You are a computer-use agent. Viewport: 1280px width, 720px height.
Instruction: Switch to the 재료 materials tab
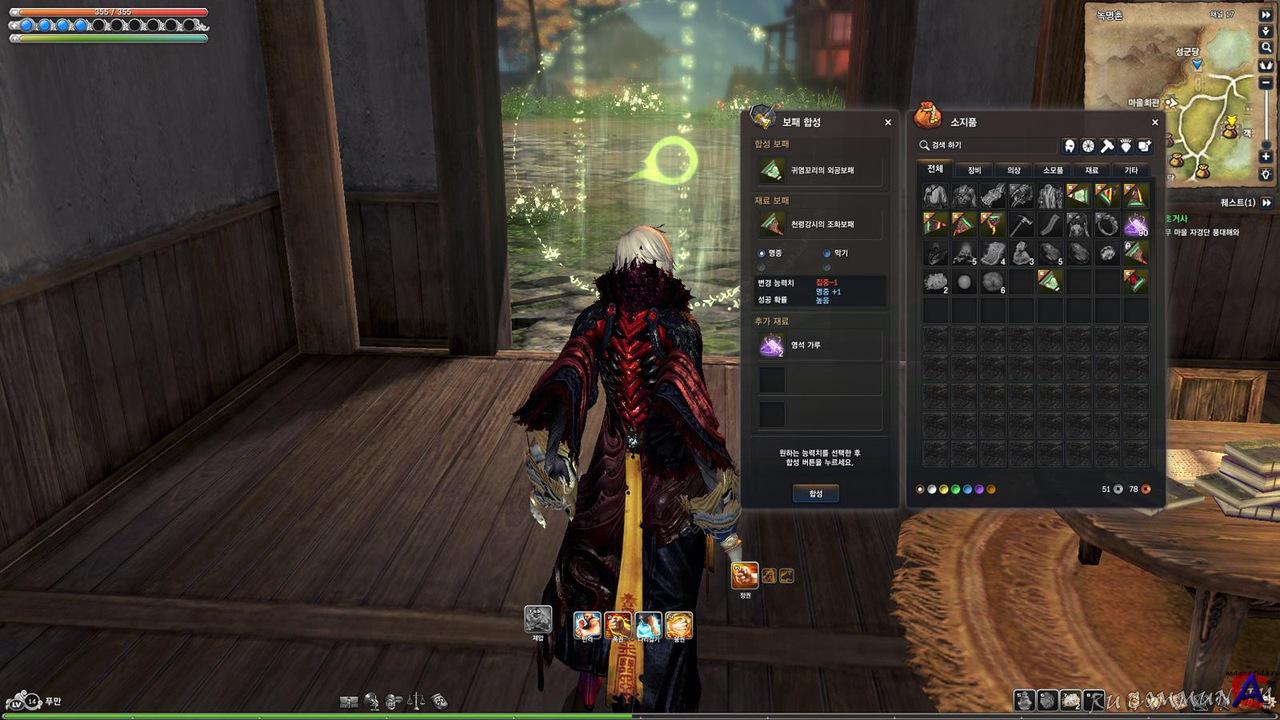coord(1092,170)
